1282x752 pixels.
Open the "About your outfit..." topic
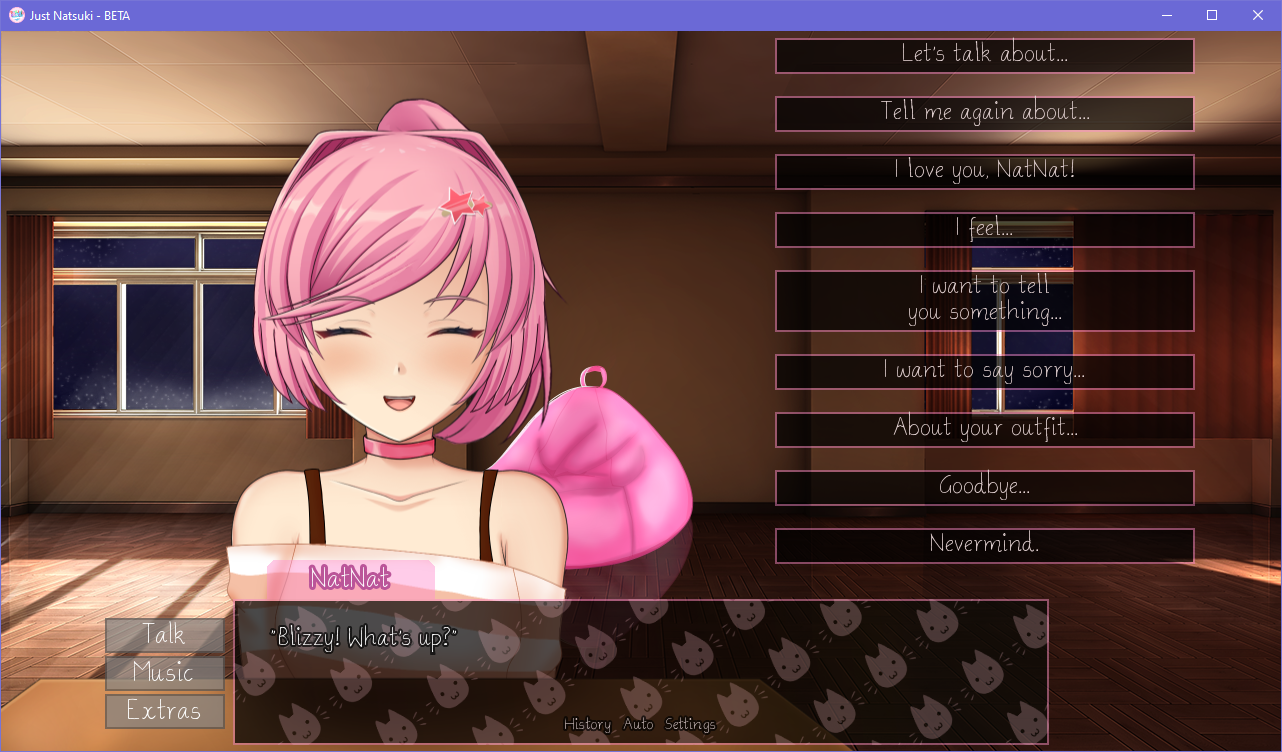(984, 429)
